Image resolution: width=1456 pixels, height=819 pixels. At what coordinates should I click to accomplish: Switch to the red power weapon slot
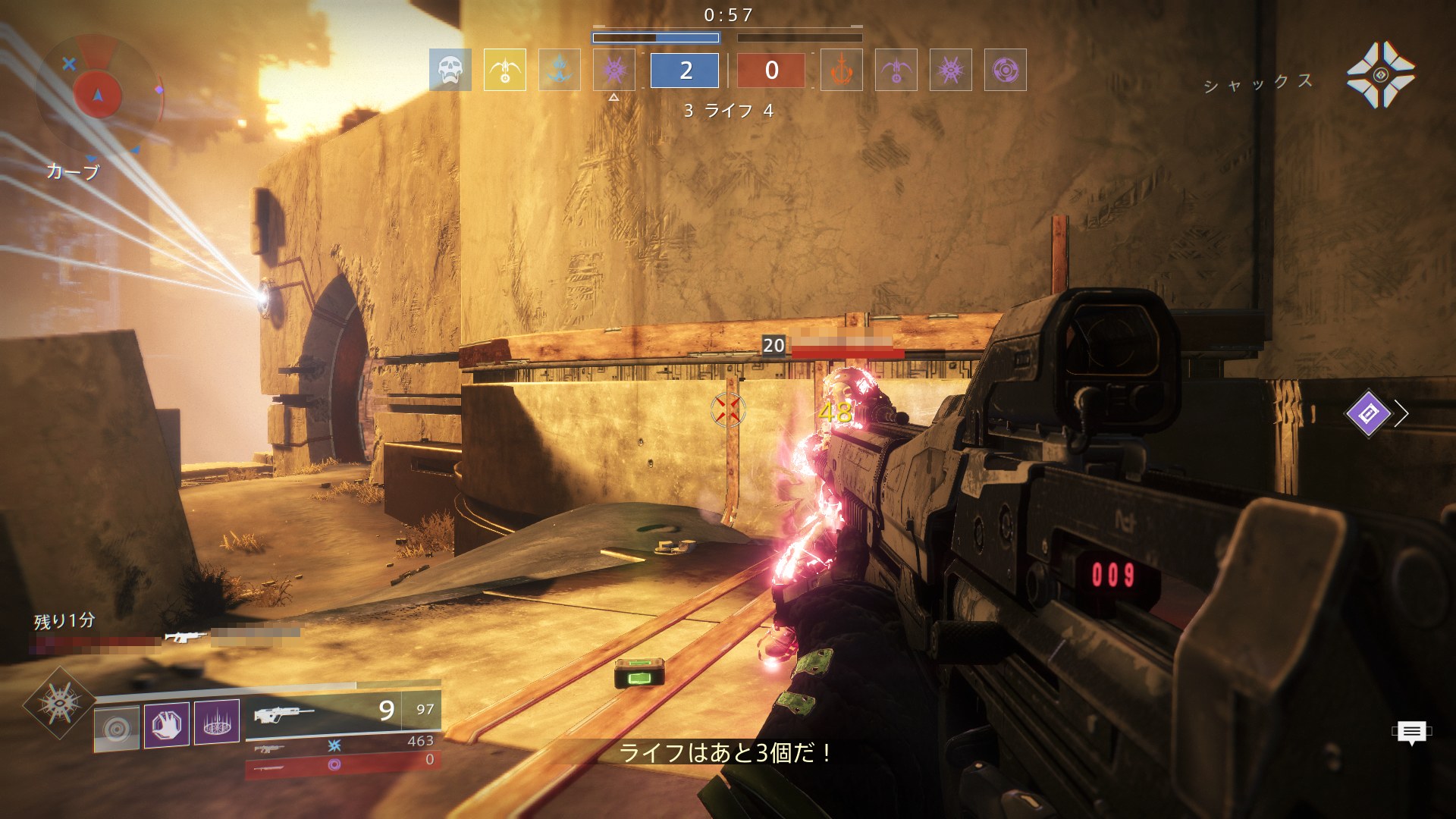(x=343, y=764)
